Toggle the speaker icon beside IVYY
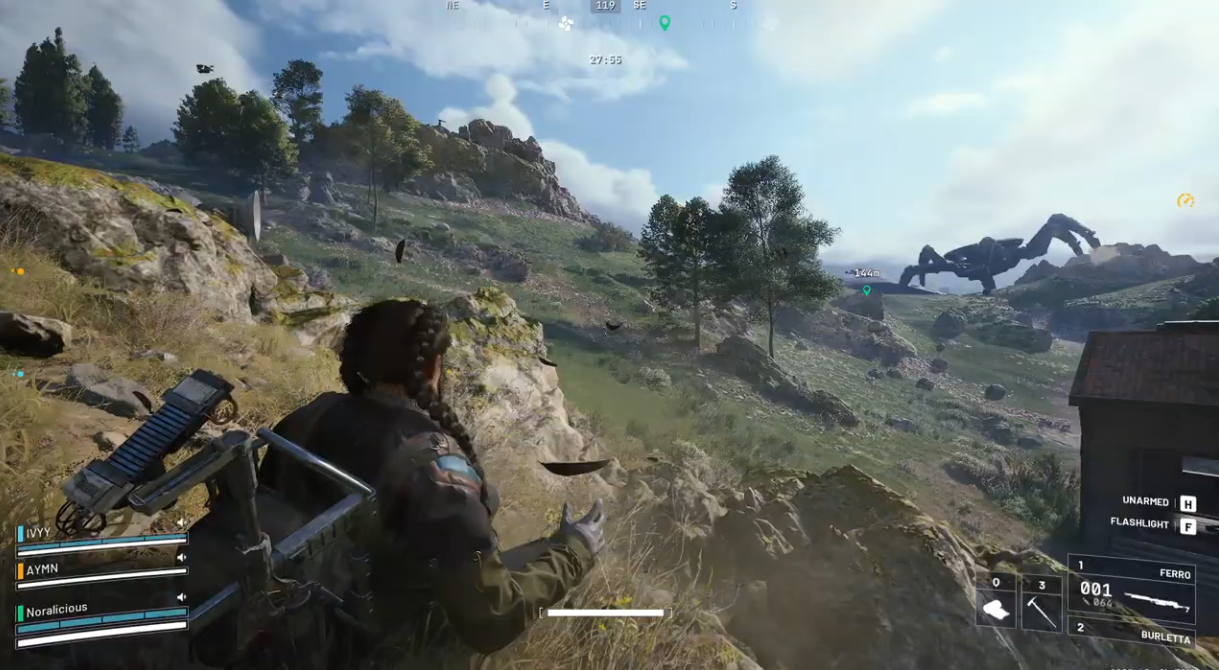 tap(181, 522)
